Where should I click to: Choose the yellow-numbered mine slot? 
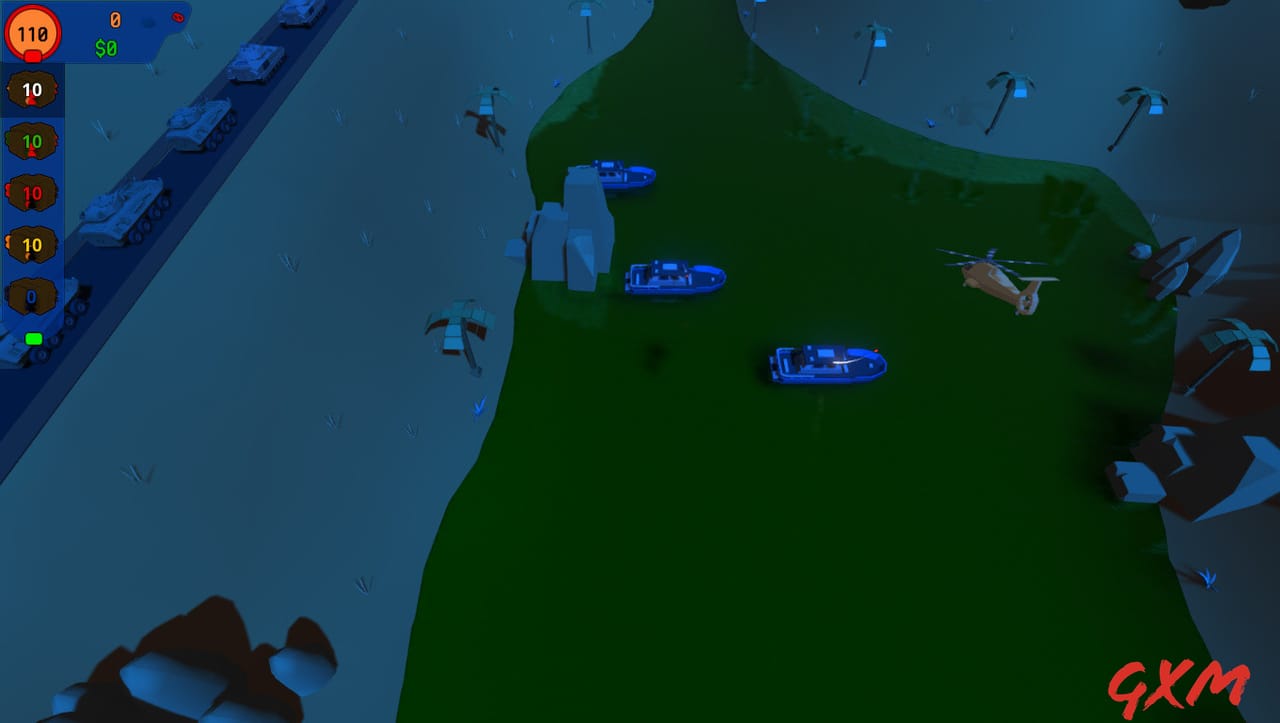(32, 244)
